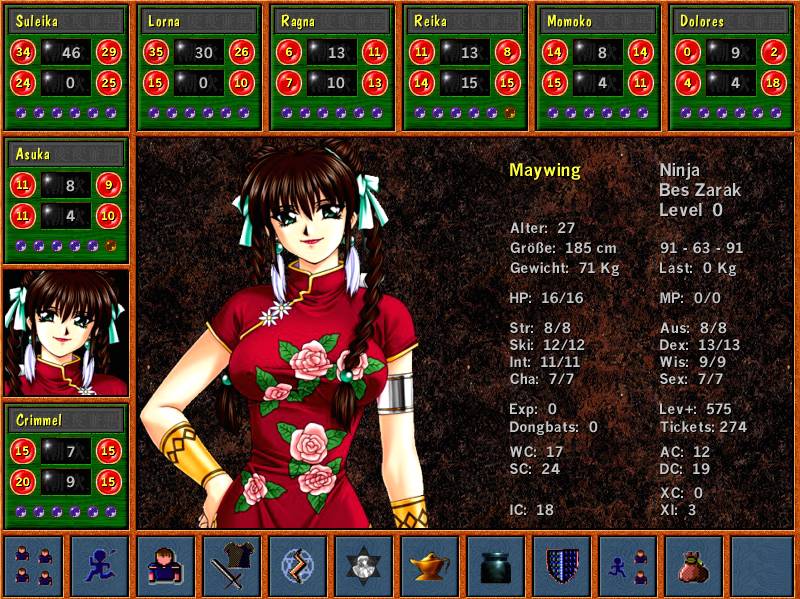Screen dimensions: 800x599
Task: Select Crimmel's party panel
Action: pos(67,466)
